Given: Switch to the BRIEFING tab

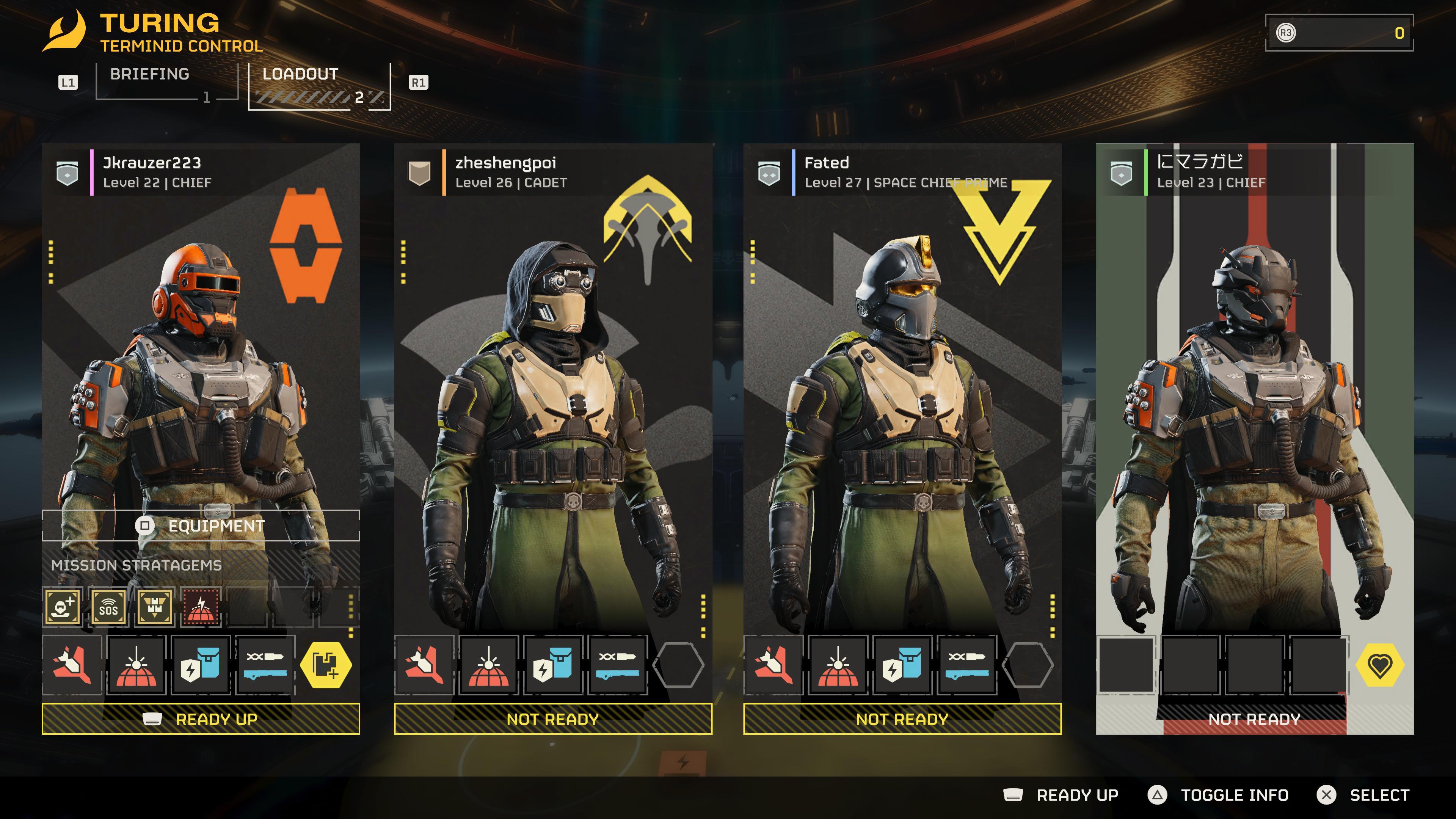Looking at the screenshot, I should coord(150,74).
